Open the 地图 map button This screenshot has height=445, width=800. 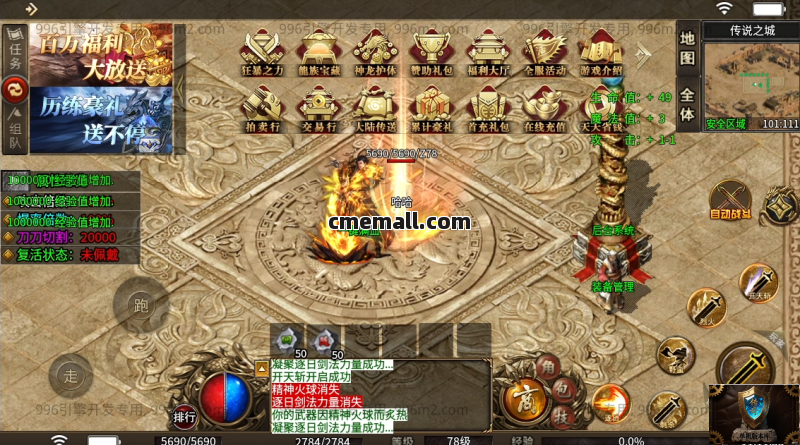(687, 50)
